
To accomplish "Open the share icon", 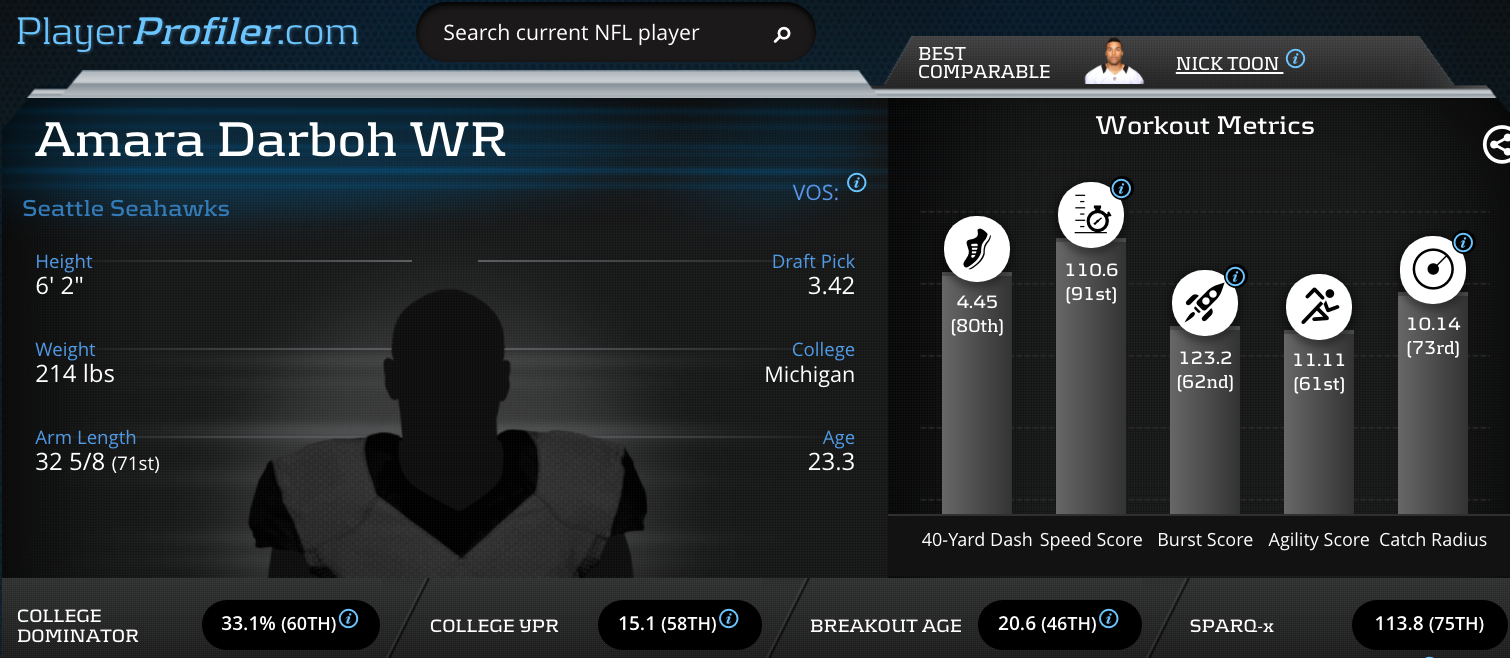I will [1496, 145].
